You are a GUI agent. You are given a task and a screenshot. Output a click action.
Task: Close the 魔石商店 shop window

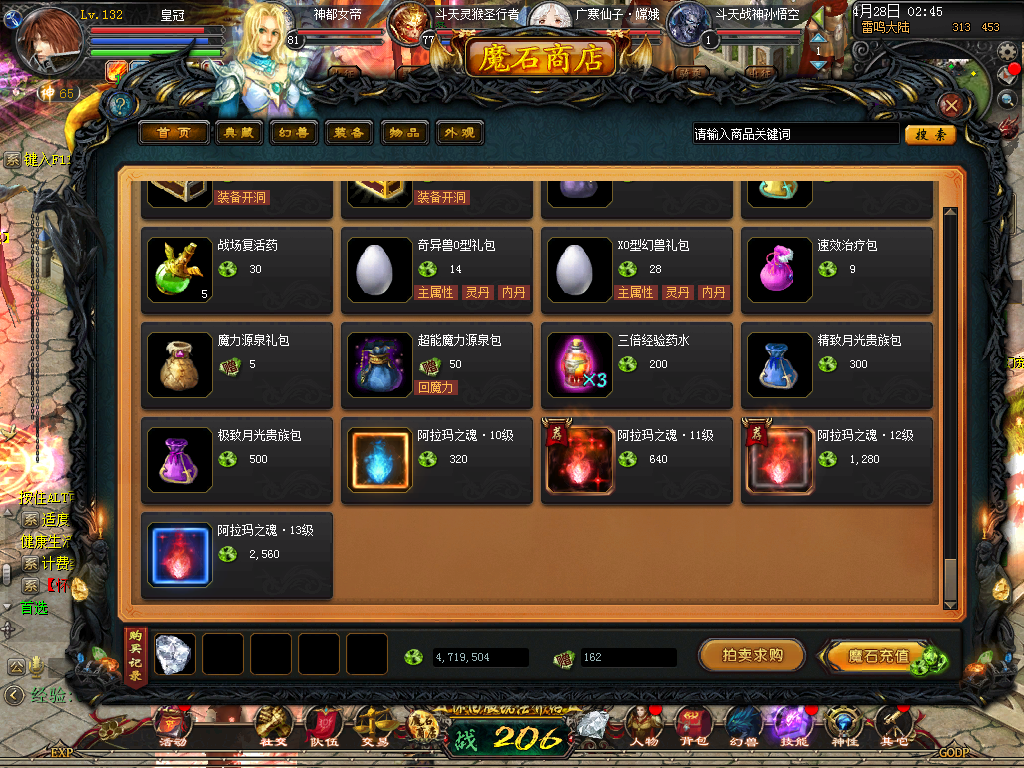point(952,105)
